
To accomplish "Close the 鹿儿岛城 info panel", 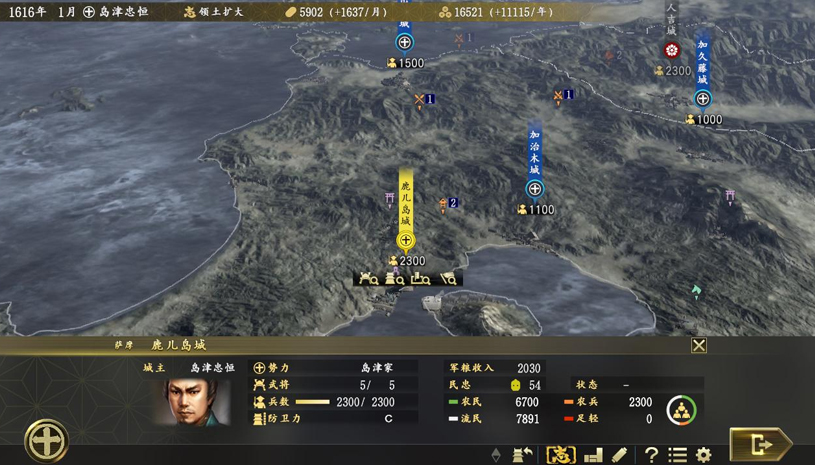I will tap(699, 345).
